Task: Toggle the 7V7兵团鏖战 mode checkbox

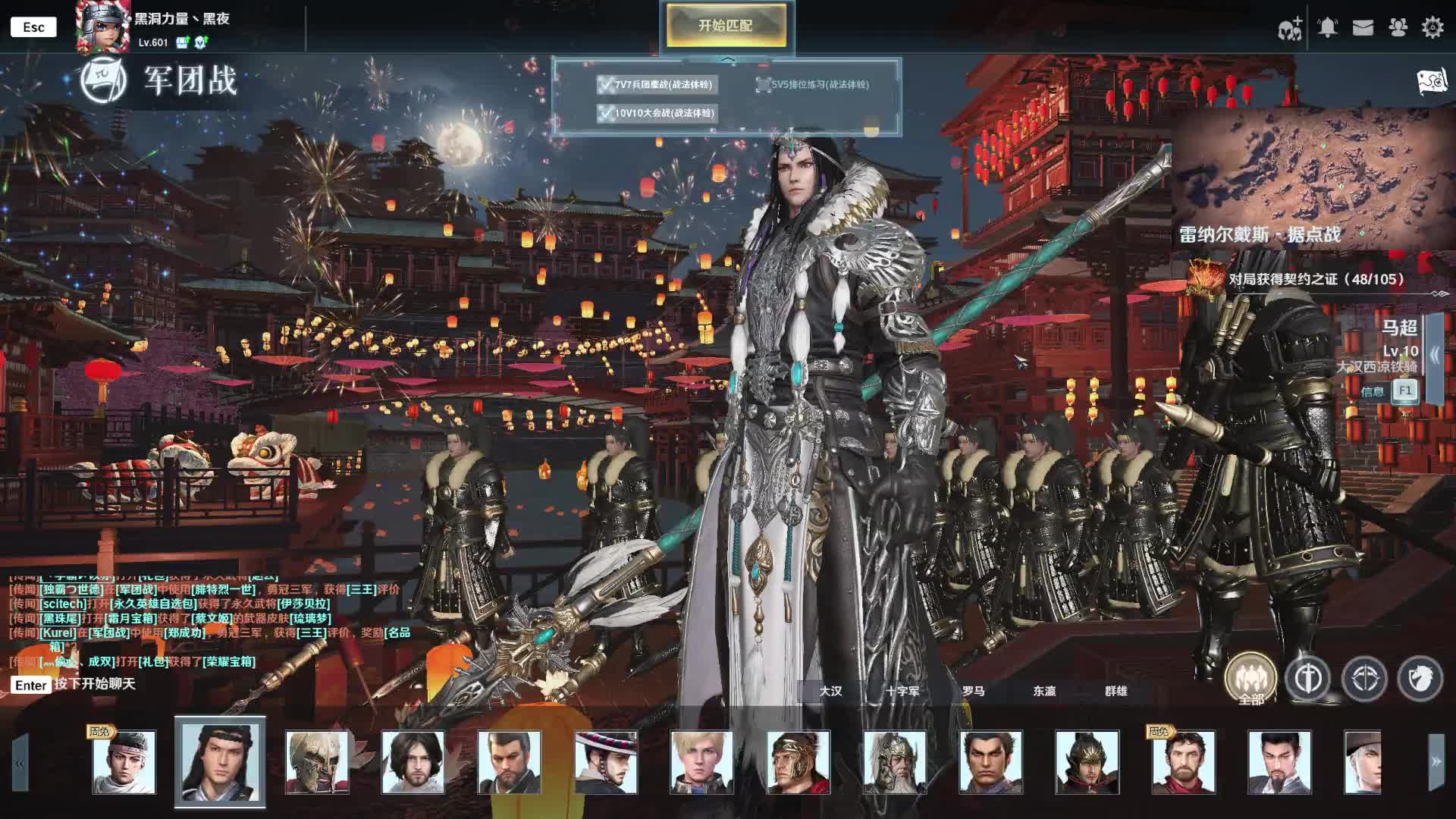Action: 605,85
